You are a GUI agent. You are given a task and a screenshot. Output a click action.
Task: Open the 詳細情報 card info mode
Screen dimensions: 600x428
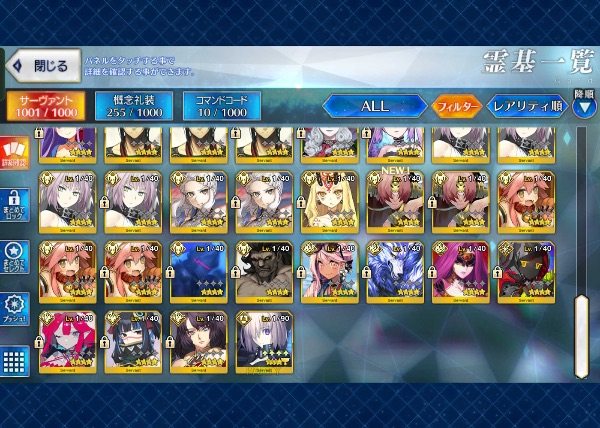[x=14, y=155]
